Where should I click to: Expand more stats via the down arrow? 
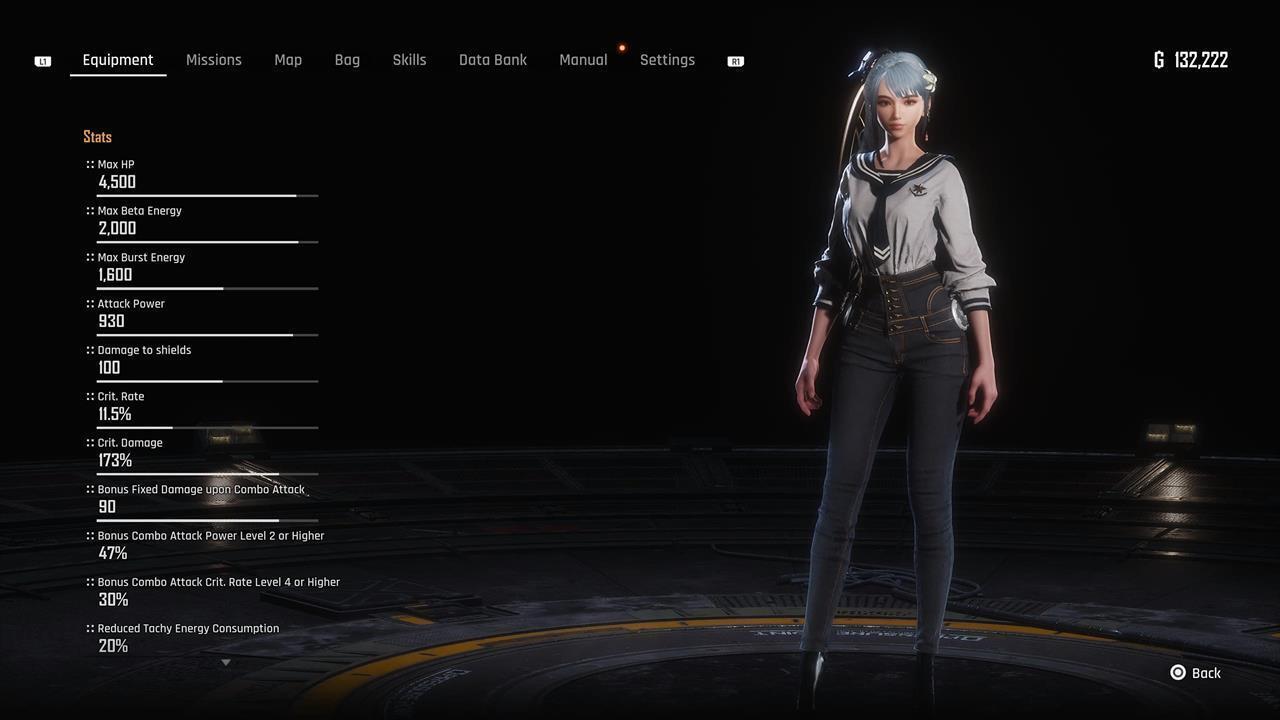(x=226, y=662)
